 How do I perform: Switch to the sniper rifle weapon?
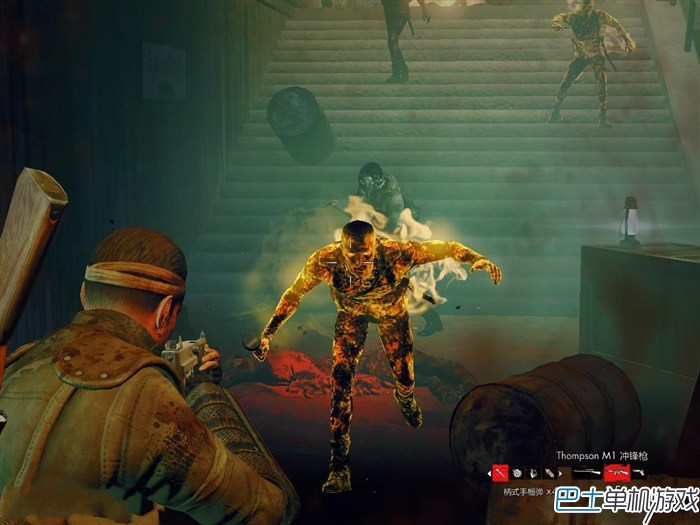587,472
